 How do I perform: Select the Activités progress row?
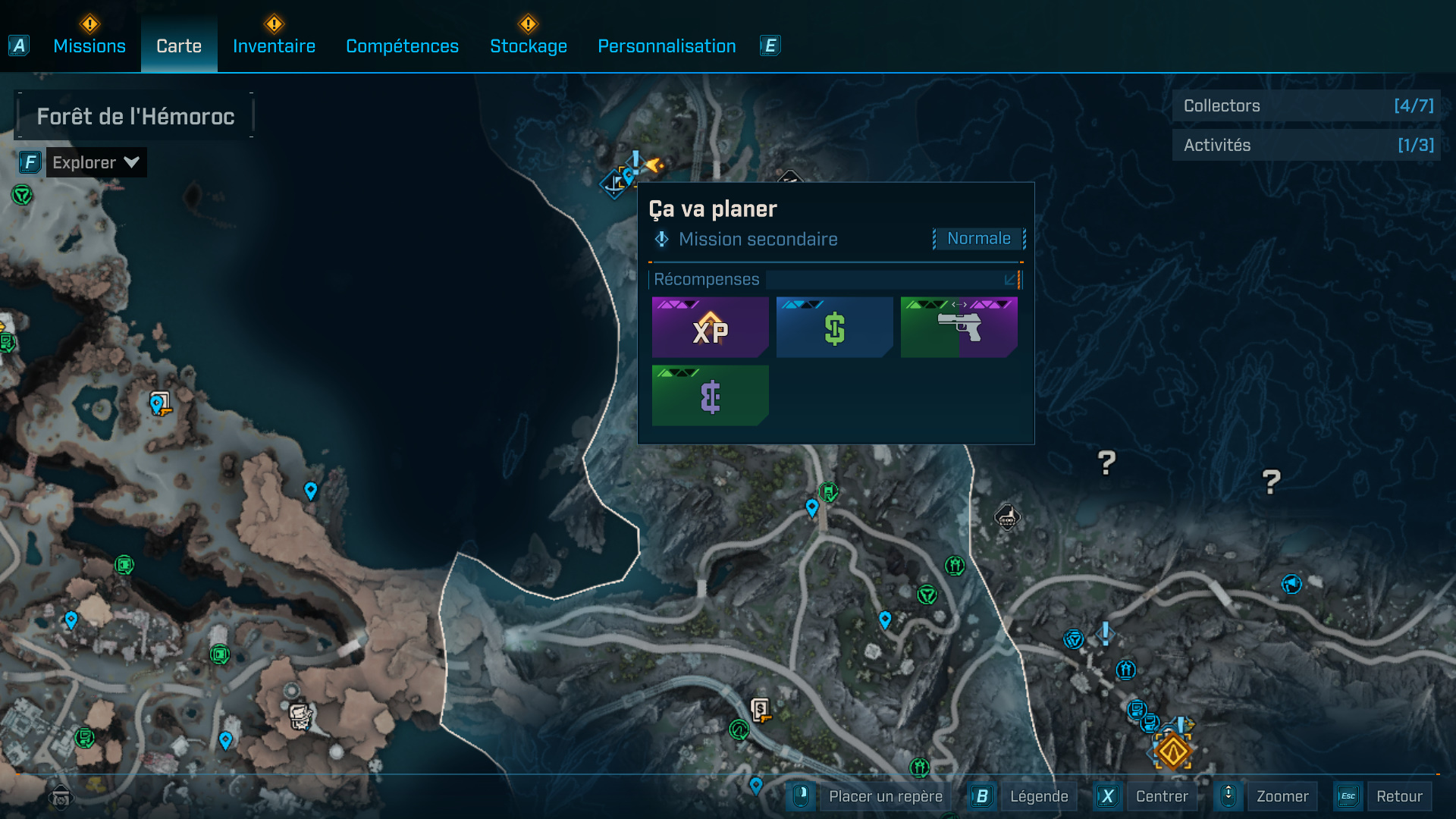click(x=1307, y=145)
